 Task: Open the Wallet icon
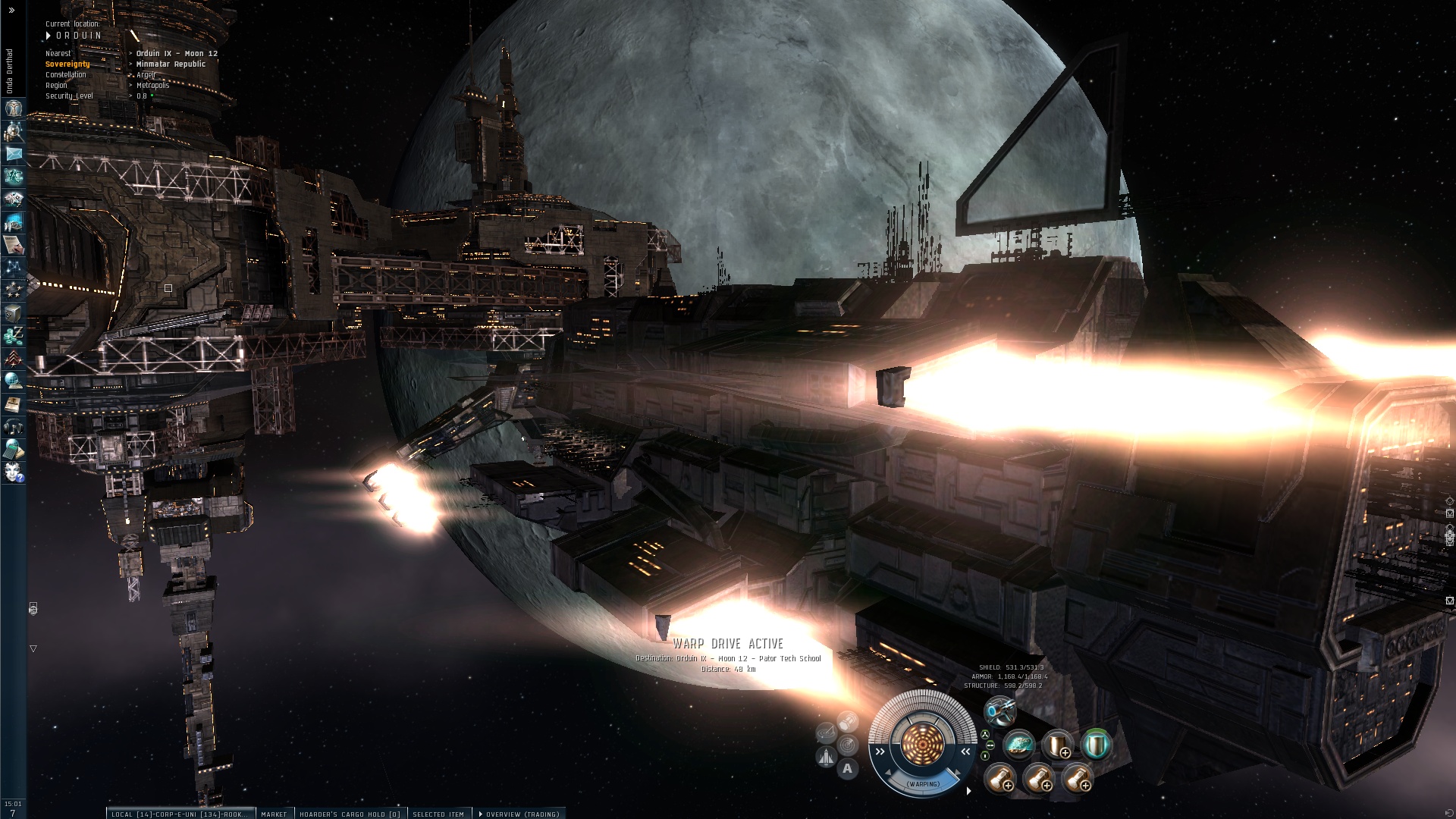[14, 336]
